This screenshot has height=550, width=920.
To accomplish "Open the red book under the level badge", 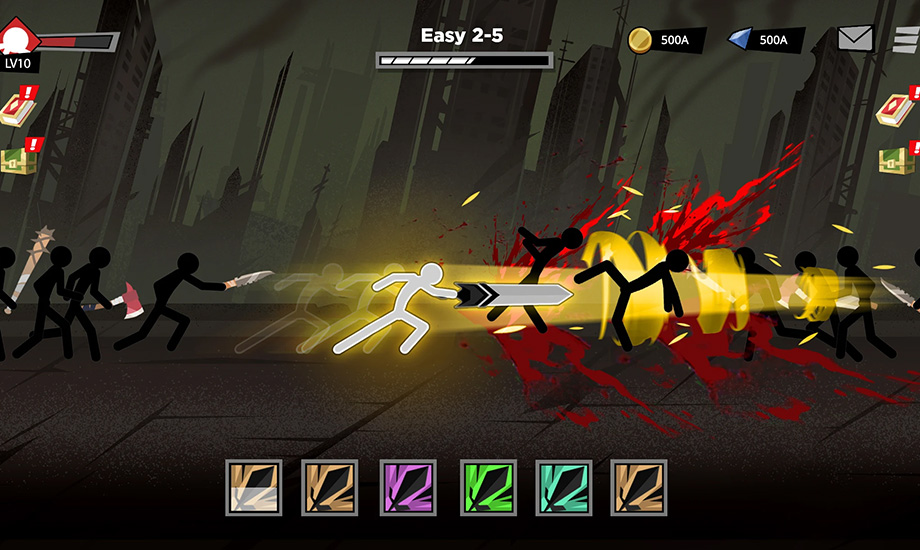I will (15, 108).
